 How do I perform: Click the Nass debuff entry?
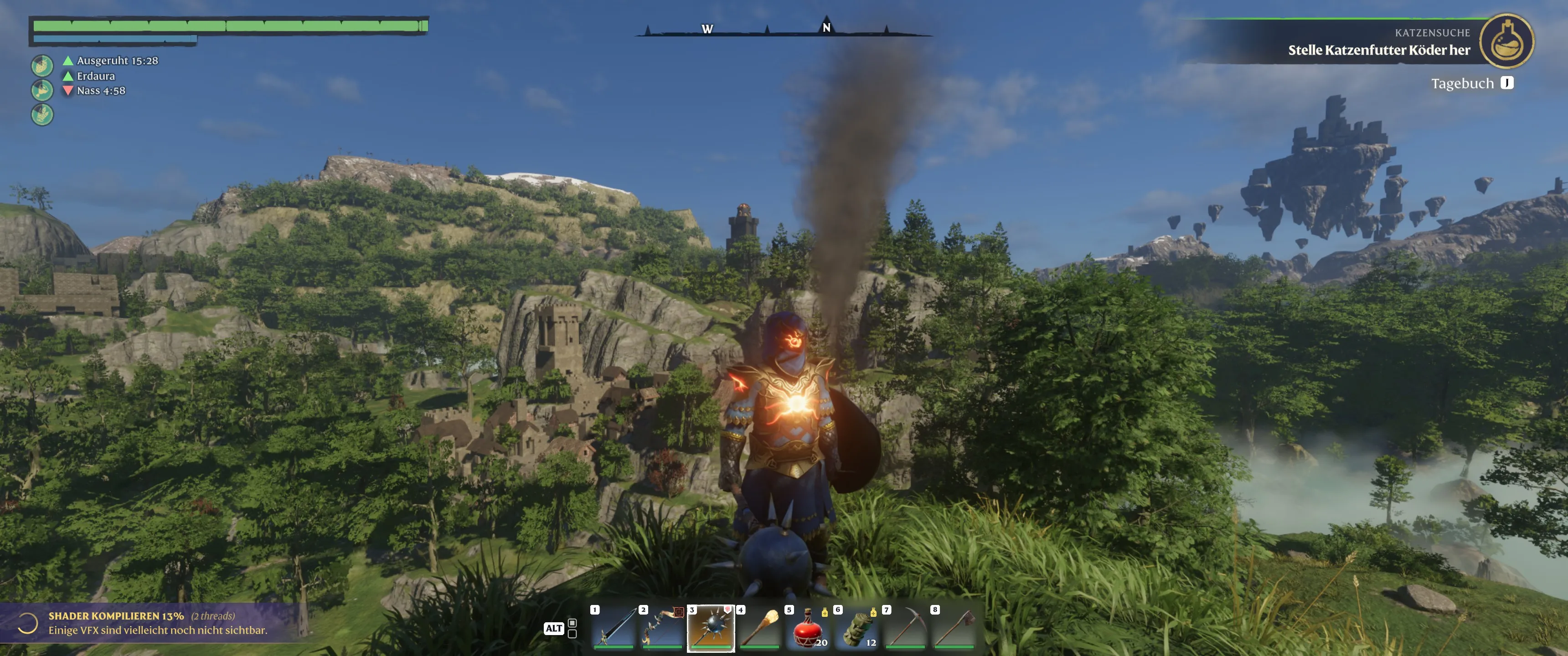click(100, 91)
